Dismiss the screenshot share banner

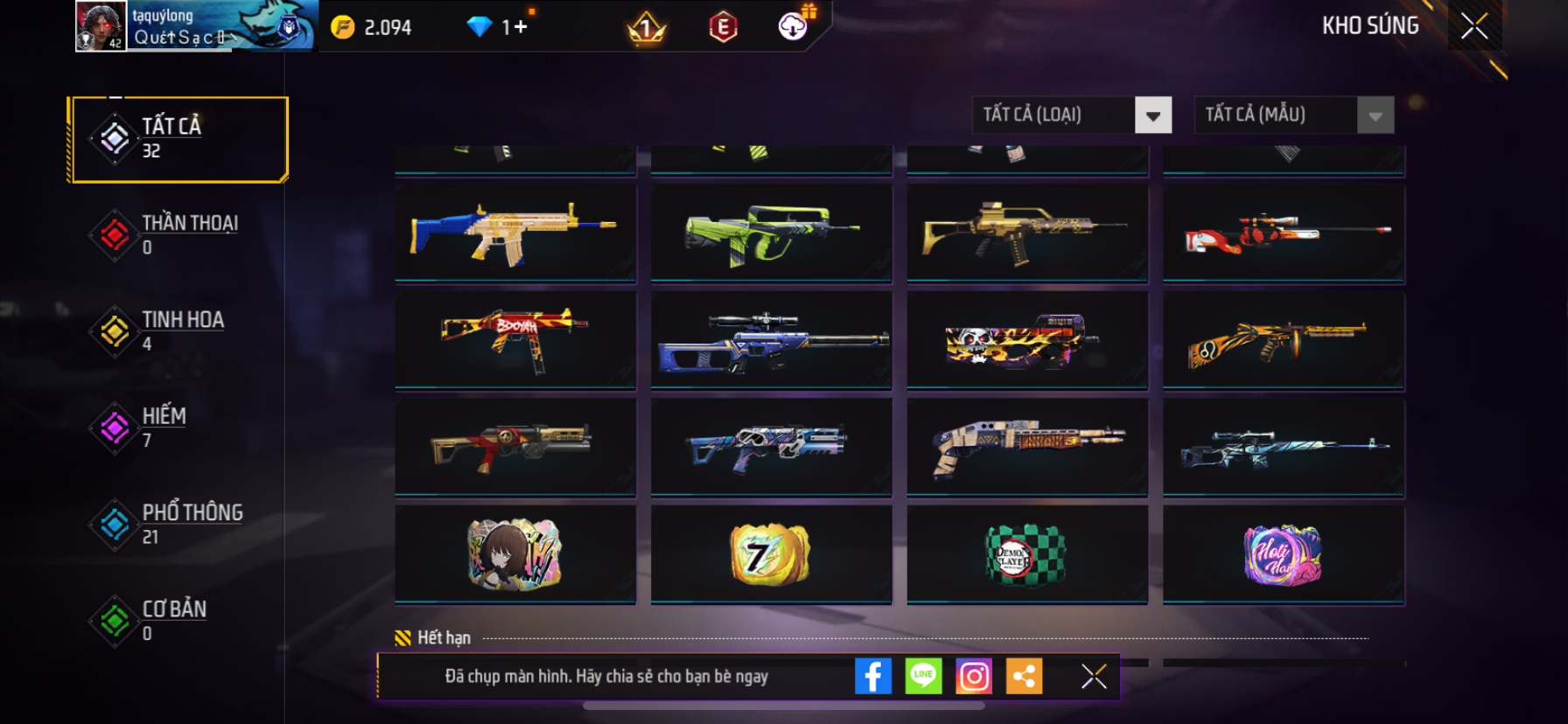tap(1094, 676)
